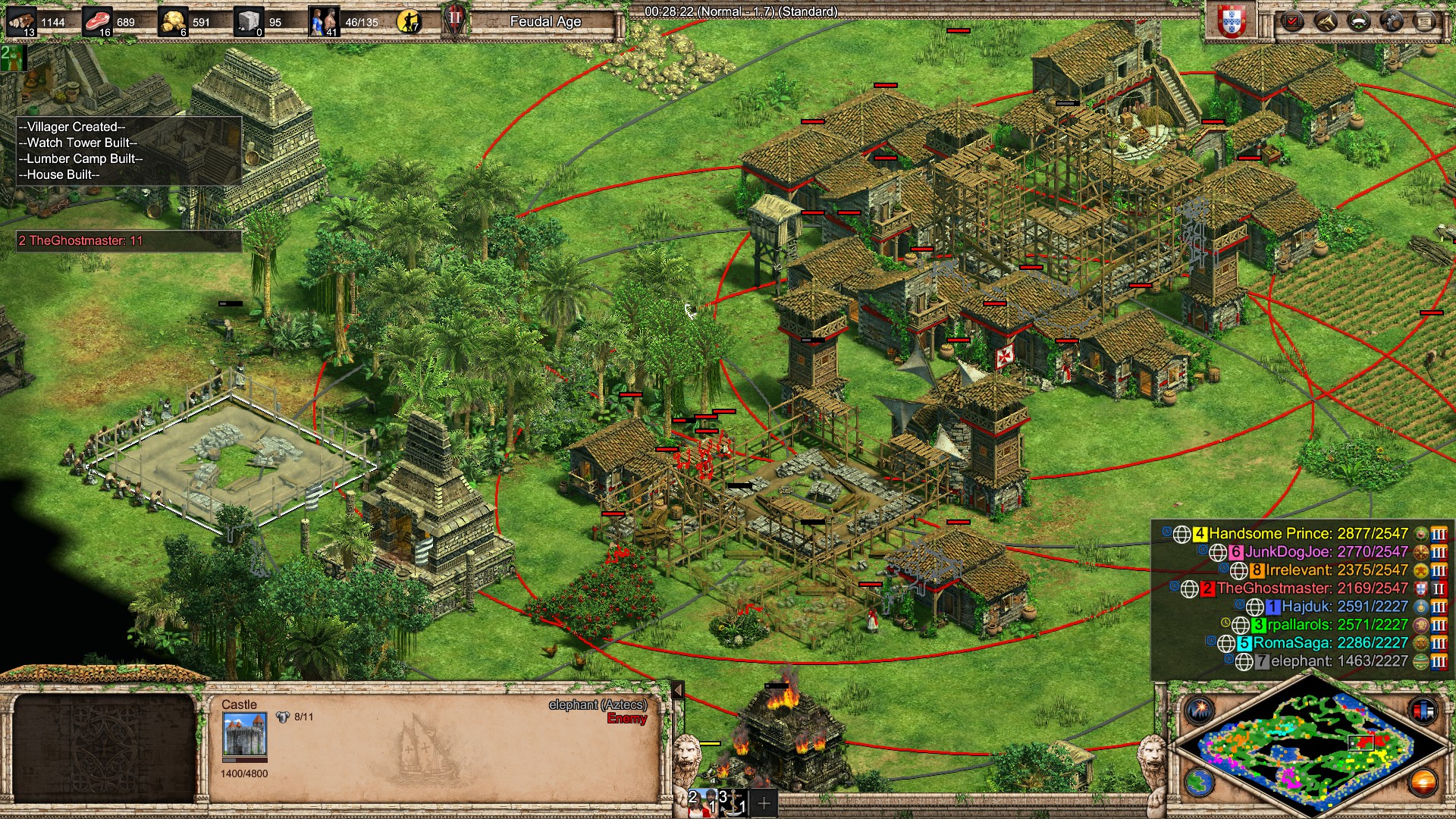1456x819 pixels.
Task: Collapse the command panel with arrow button
Action: [x=678, y=690]
